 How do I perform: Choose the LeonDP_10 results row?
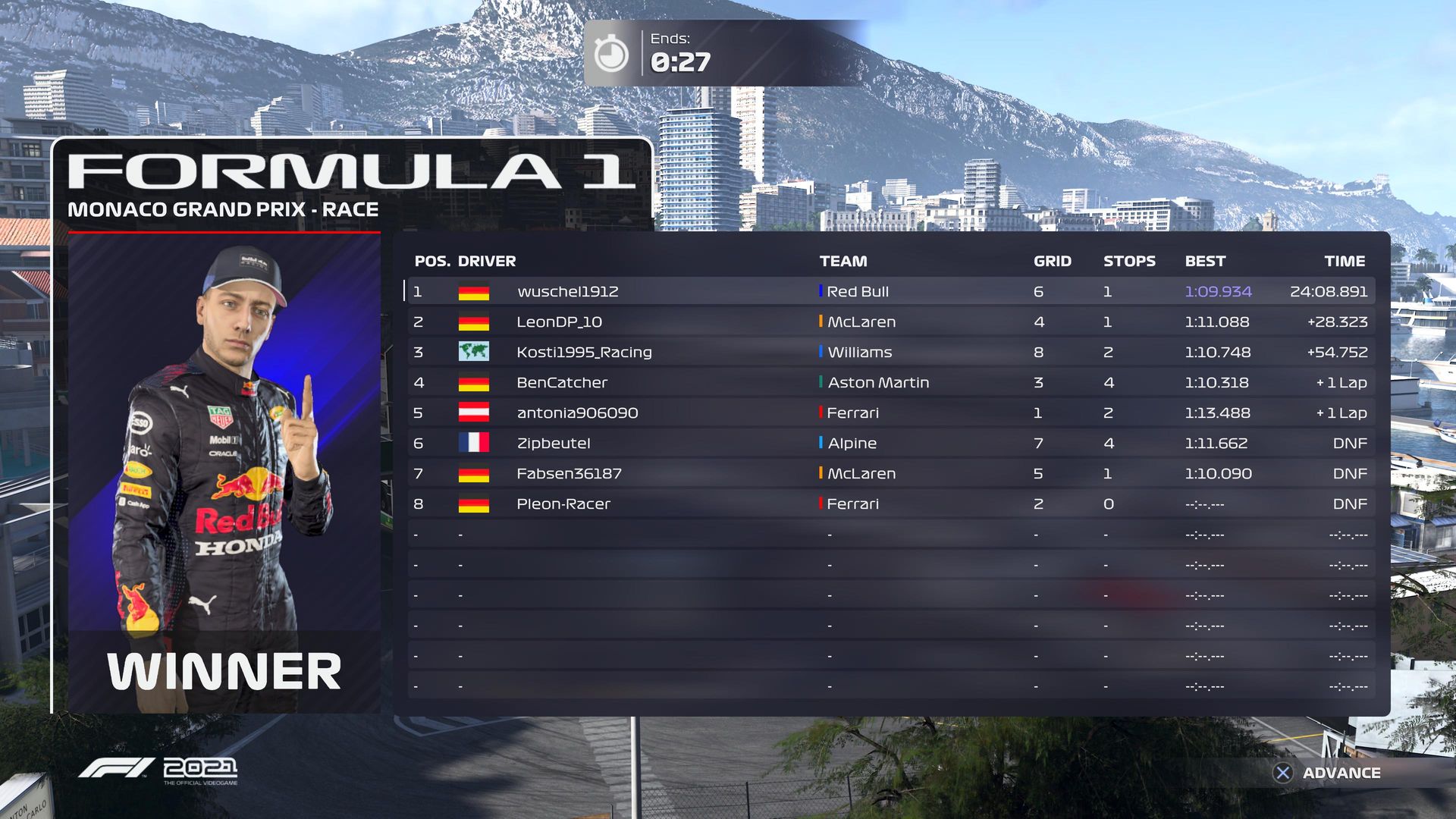click(890, 322)
